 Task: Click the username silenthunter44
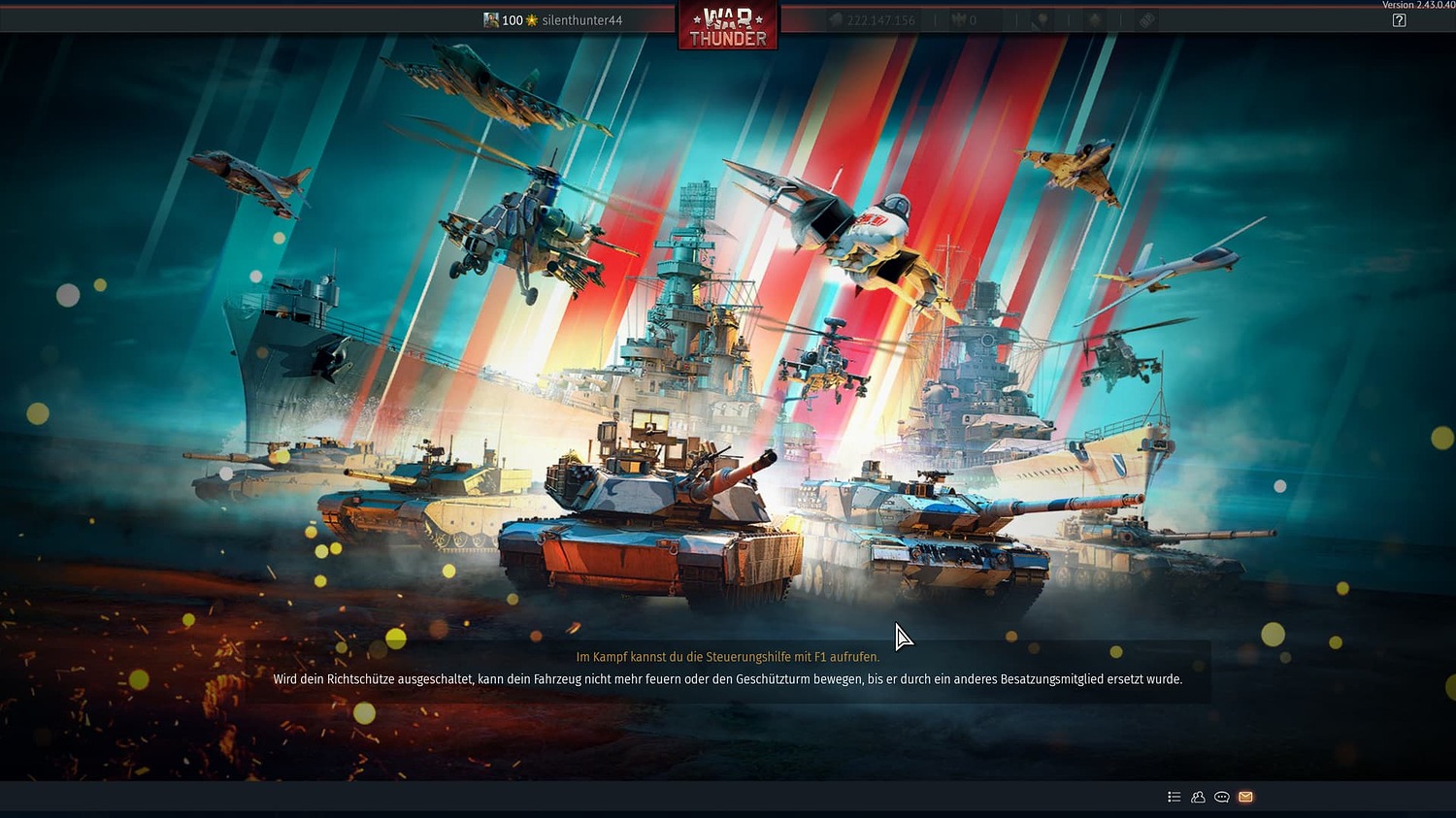click(x=582, y=19)
